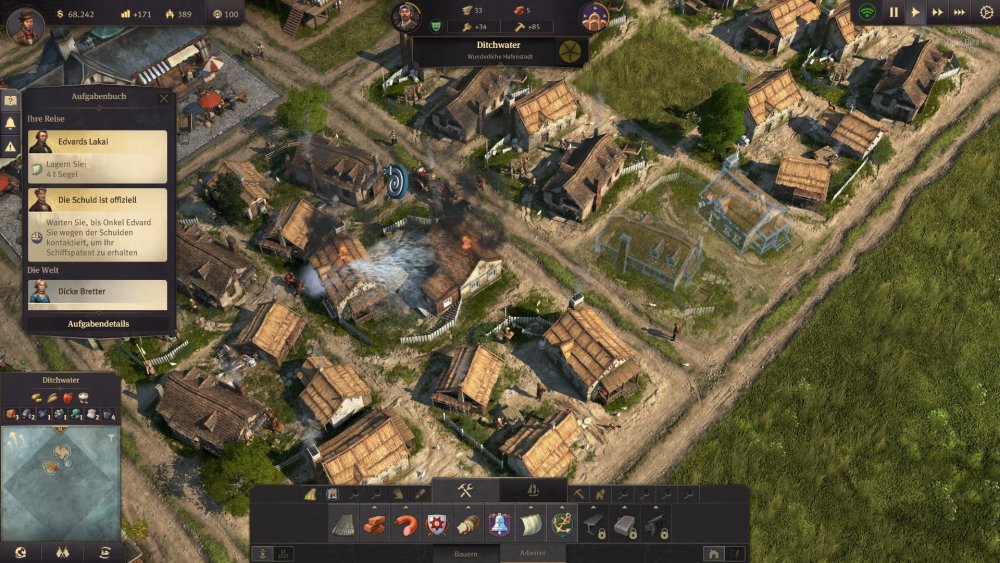Choose the sail production icon
The image size is (1000, 563).
pyautogui.click(x=530, y=524)
